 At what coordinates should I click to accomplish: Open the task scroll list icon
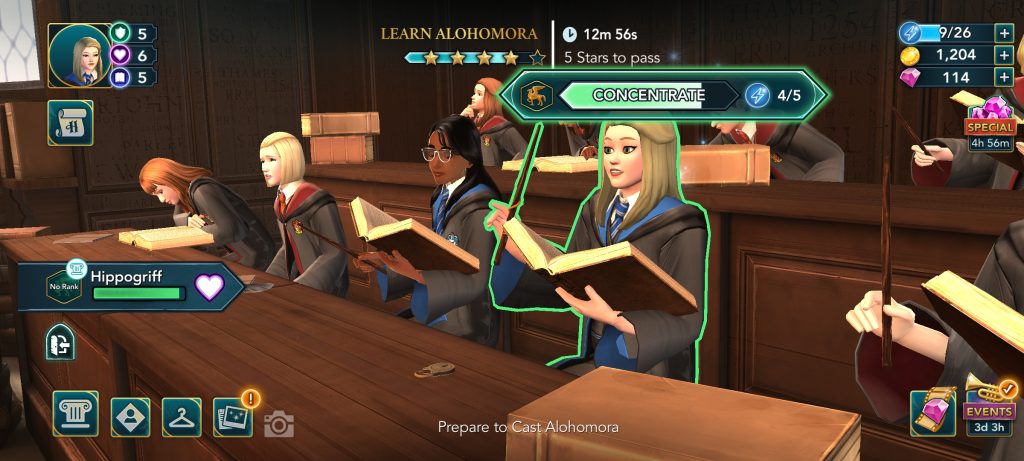point(70,123)
